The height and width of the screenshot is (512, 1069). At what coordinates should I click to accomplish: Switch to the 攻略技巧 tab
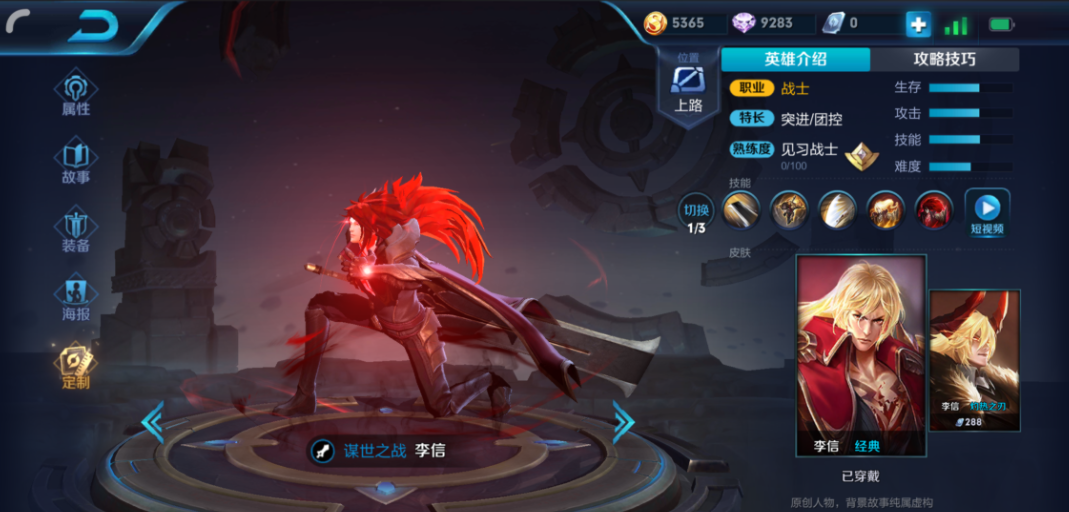tap(944, 59)
